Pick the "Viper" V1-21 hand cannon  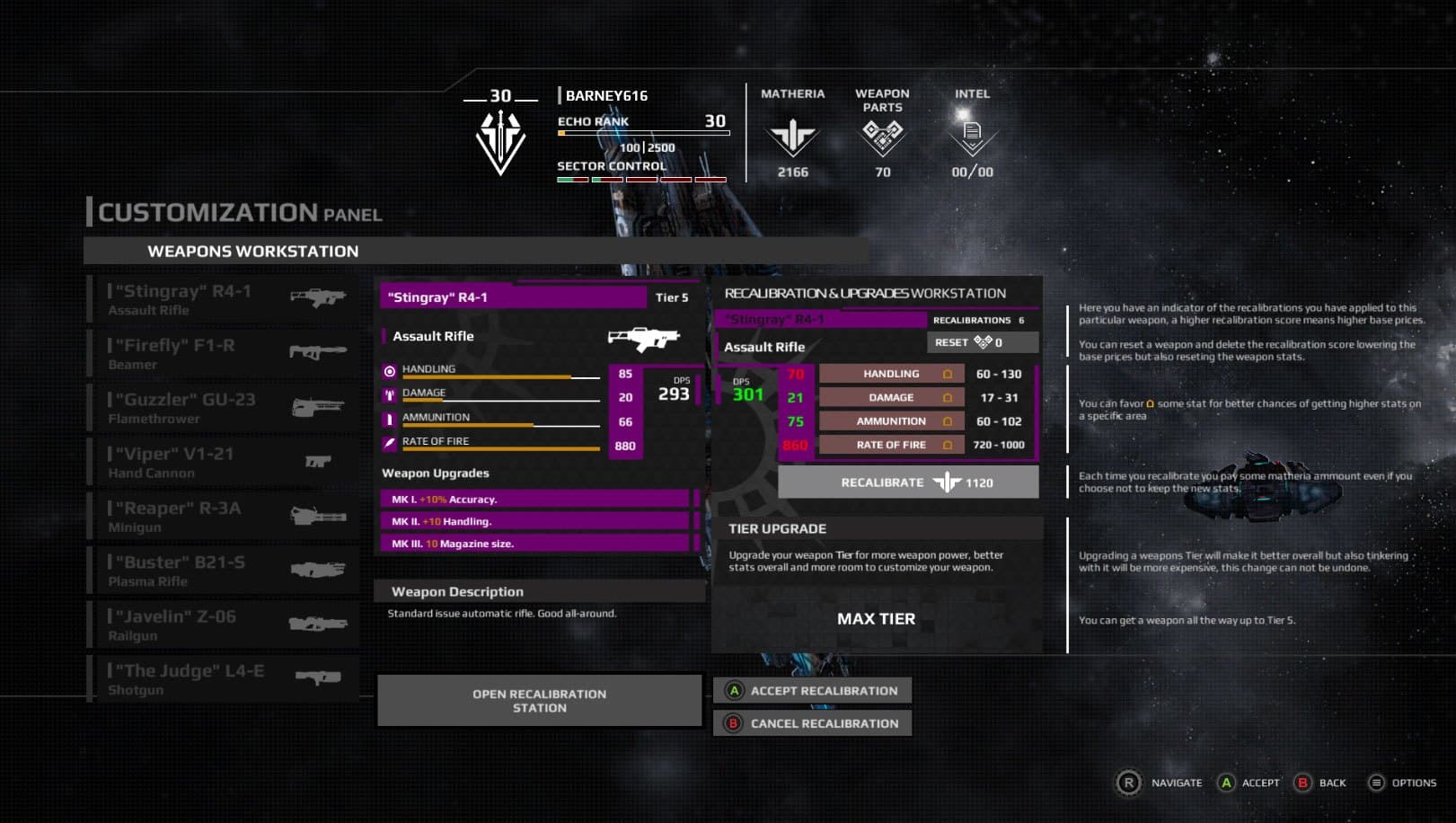(x=225, y=462)
